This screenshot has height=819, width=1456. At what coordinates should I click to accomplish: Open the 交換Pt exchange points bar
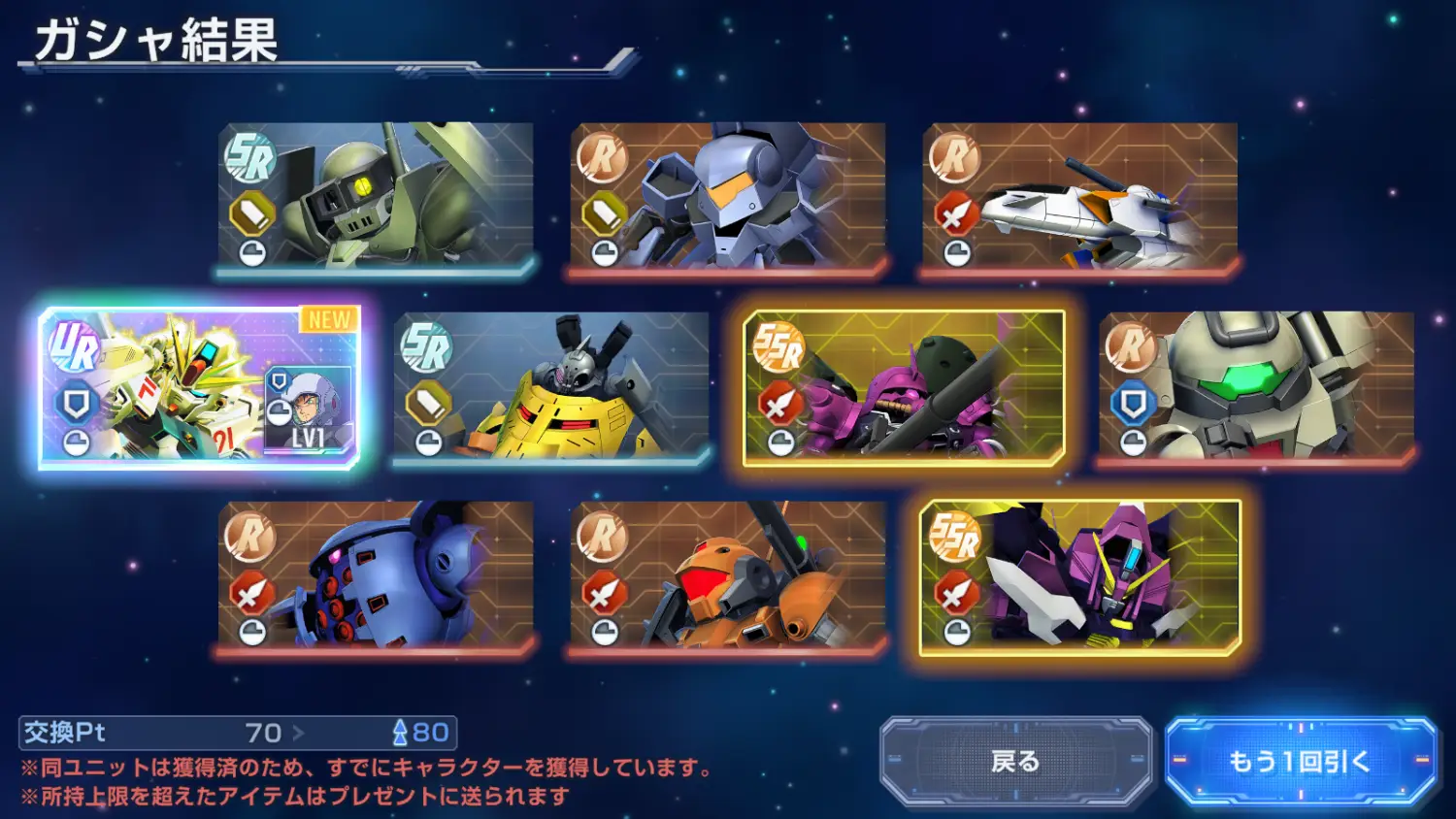238,733
